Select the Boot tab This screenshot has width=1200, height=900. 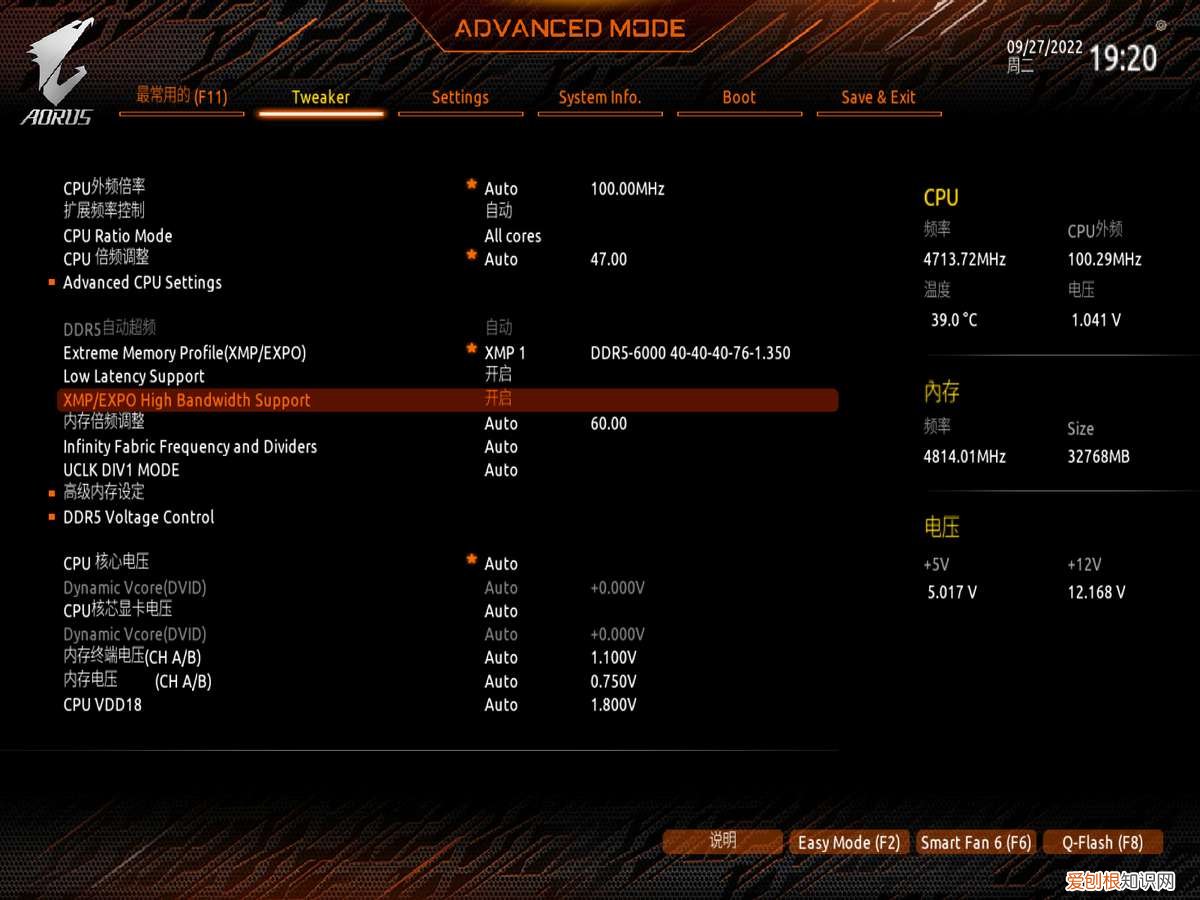(739, 98)
